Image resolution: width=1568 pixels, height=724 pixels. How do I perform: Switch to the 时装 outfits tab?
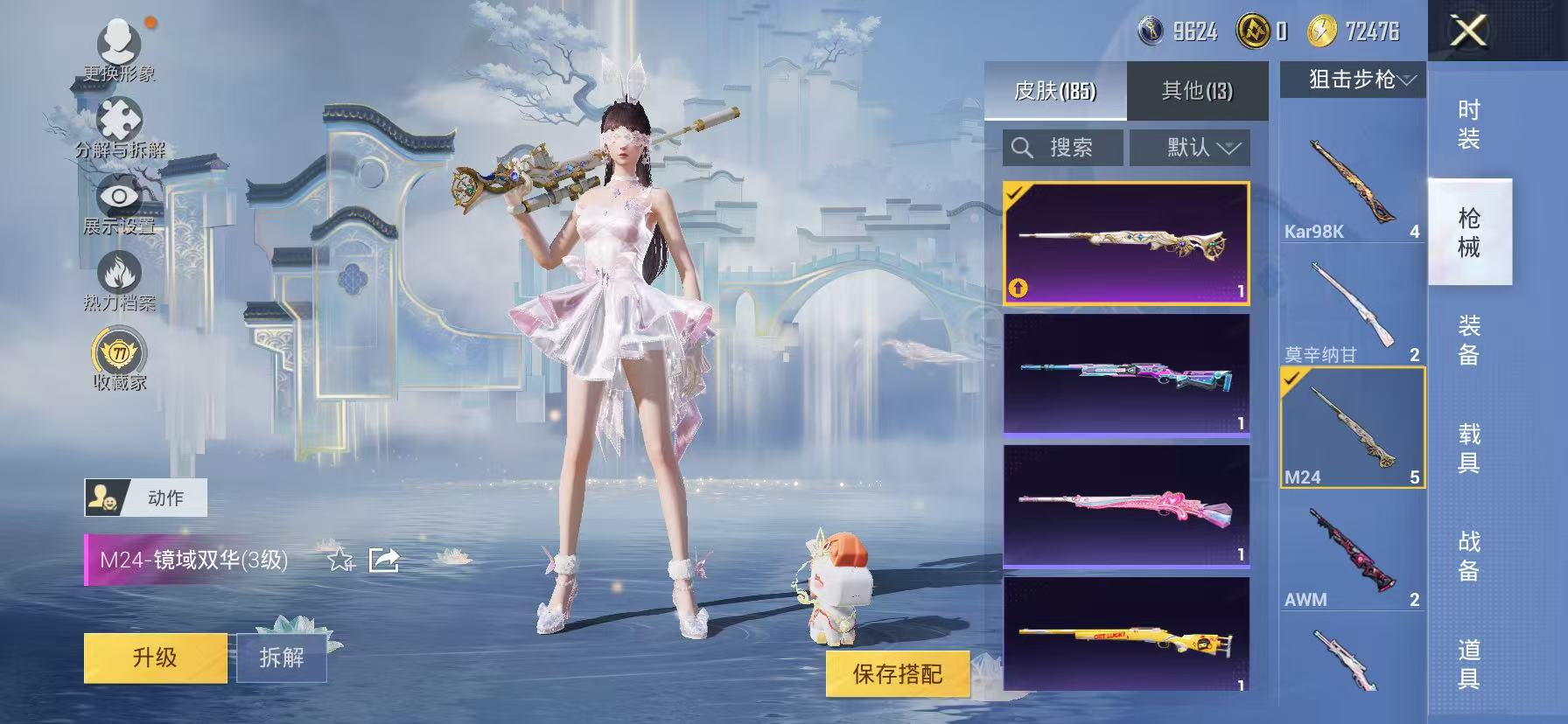pos(1469,122)
